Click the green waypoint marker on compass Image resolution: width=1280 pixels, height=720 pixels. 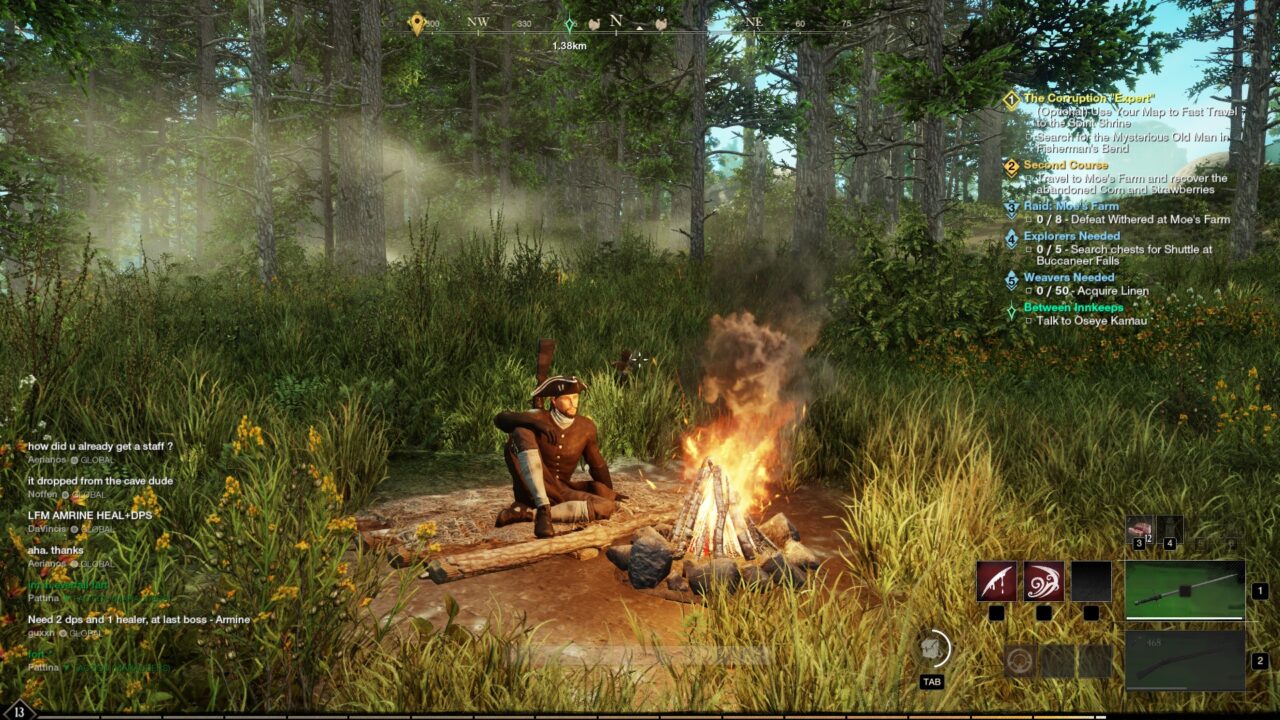tap(569, 25)
